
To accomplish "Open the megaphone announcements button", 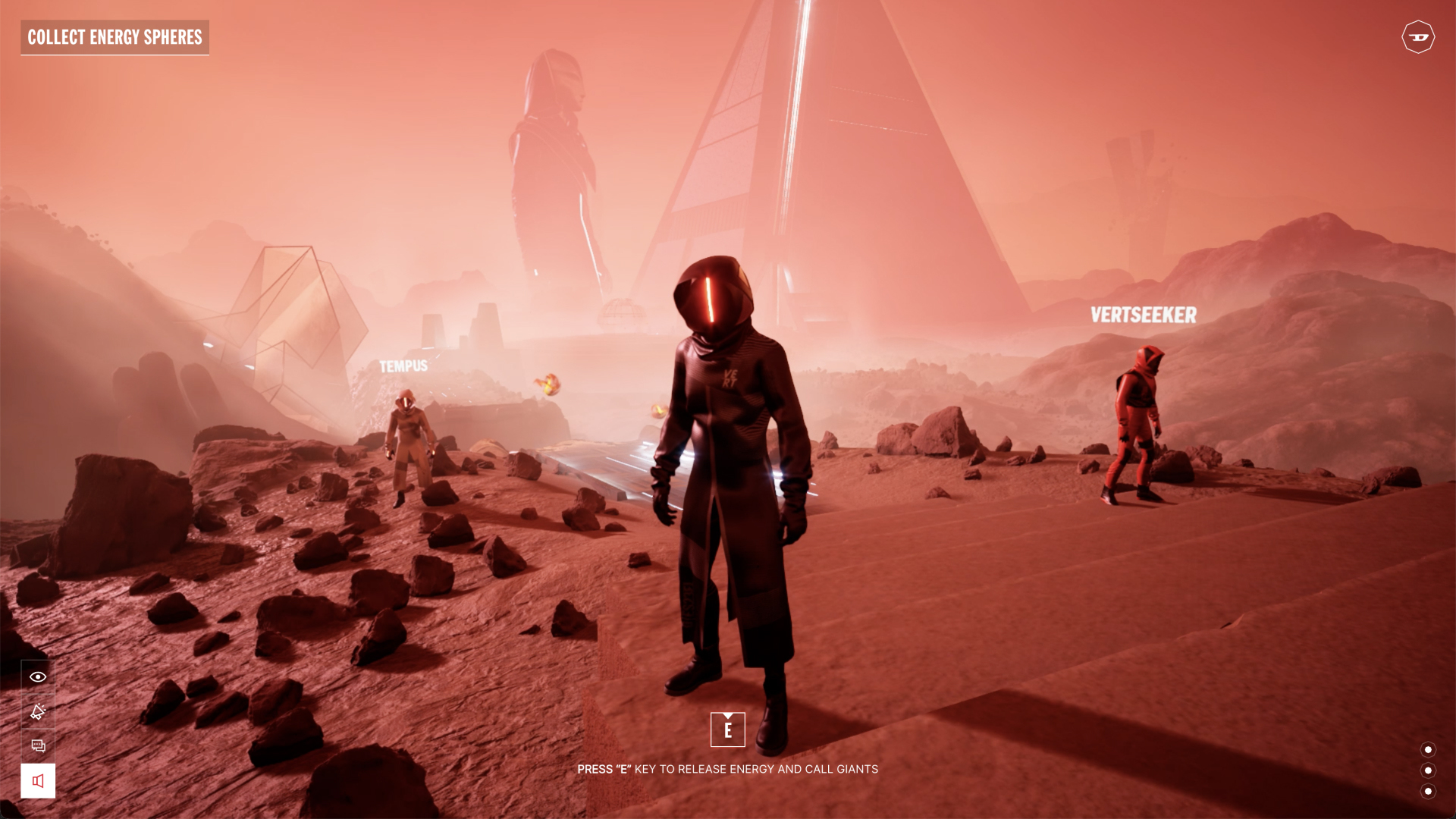I will [38, 711].
